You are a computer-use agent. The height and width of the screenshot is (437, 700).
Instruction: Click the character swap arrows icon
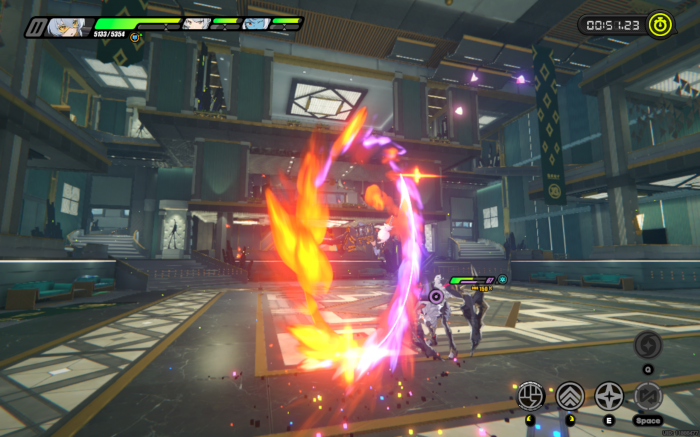click(x=647, y=396)
